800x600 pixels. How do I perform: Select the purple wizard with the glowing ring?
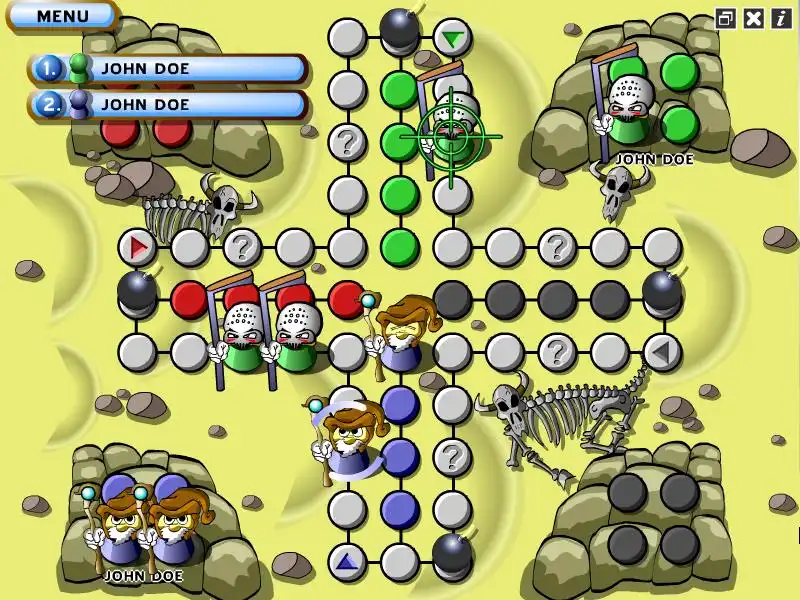click(x=346, y=440)
